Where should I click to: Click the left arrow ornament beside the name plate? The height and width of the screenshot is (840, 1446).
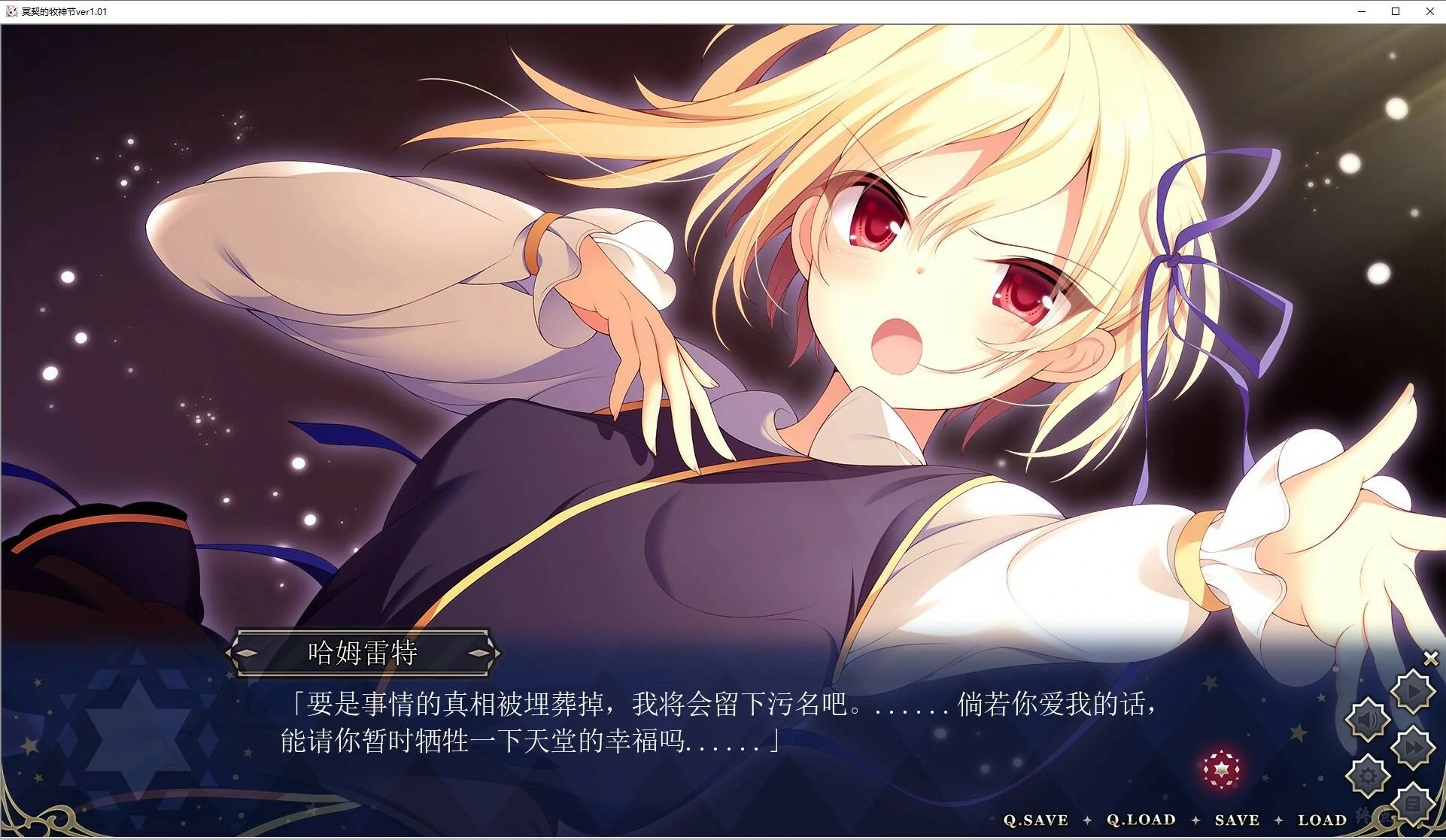(248, 653)
